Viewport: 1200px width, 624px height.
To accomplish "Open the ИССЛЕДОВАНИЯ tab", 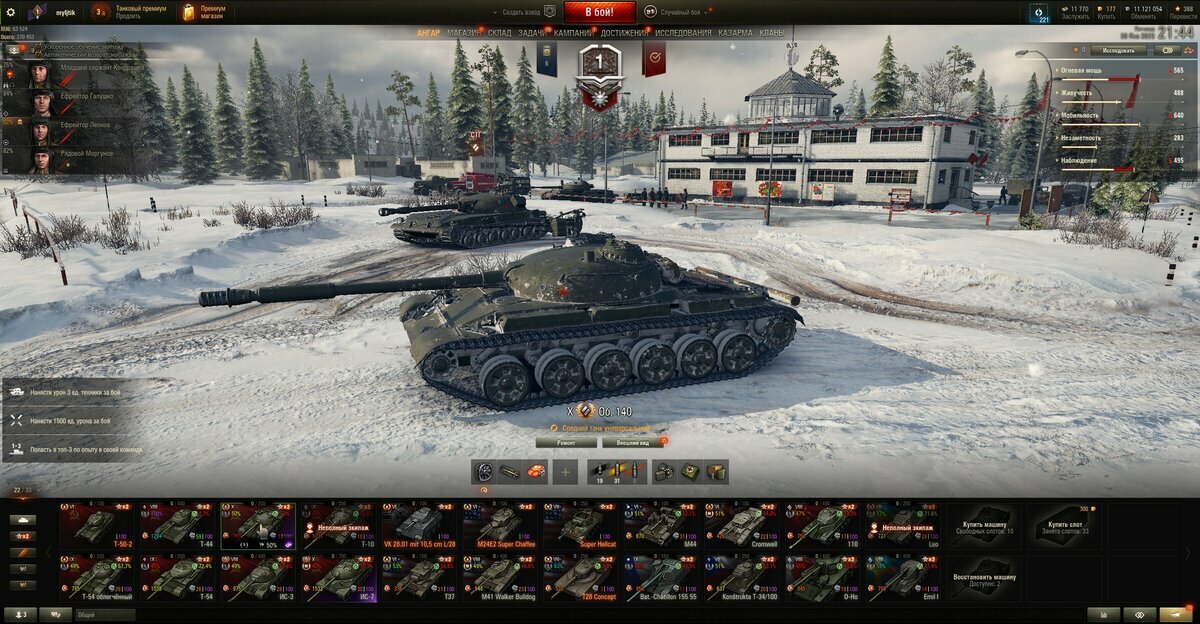I will pyautogui.click(x=683, y=33).
